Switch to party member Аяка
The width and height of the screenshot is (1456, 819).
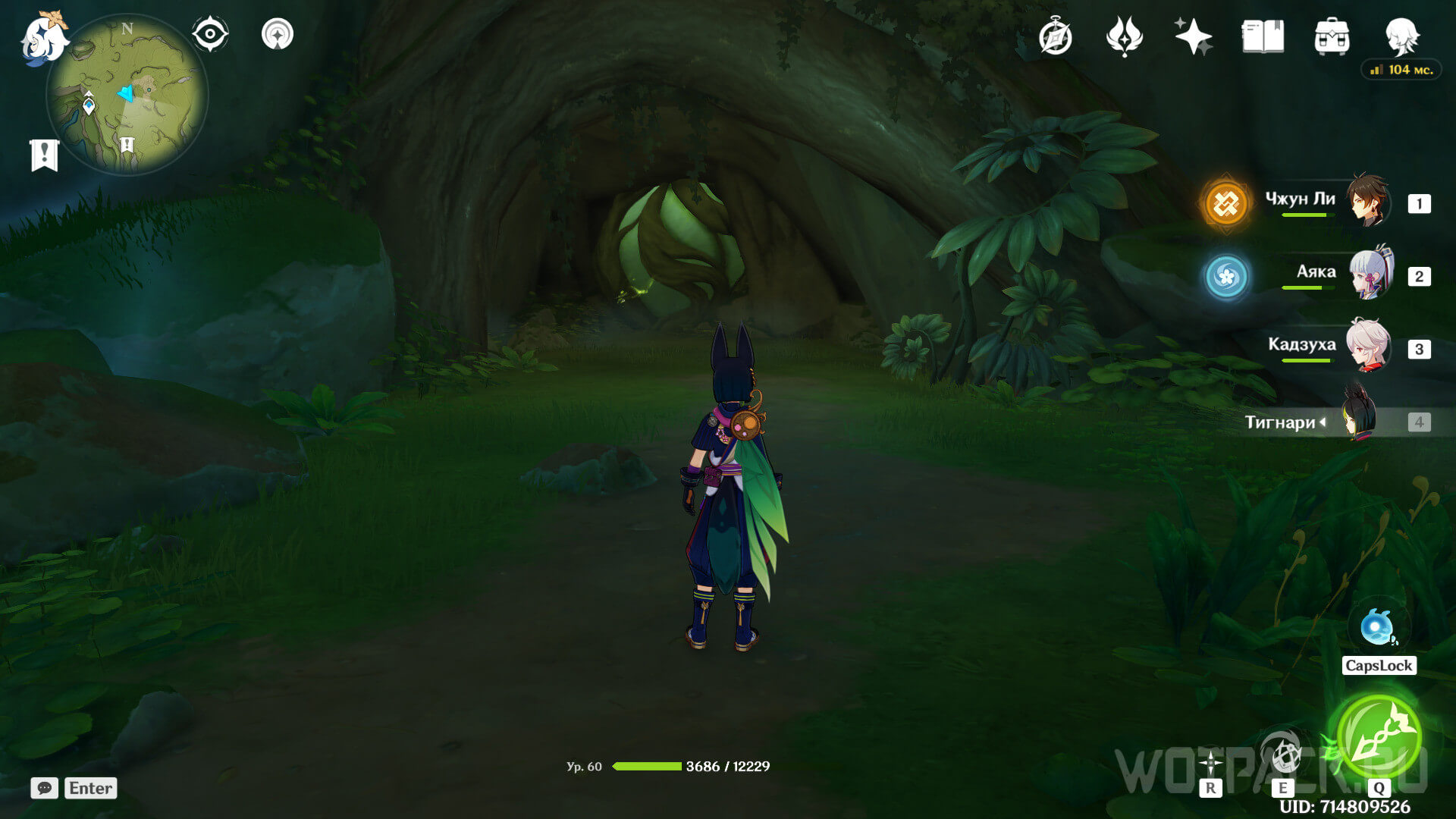click(1327, 275)
